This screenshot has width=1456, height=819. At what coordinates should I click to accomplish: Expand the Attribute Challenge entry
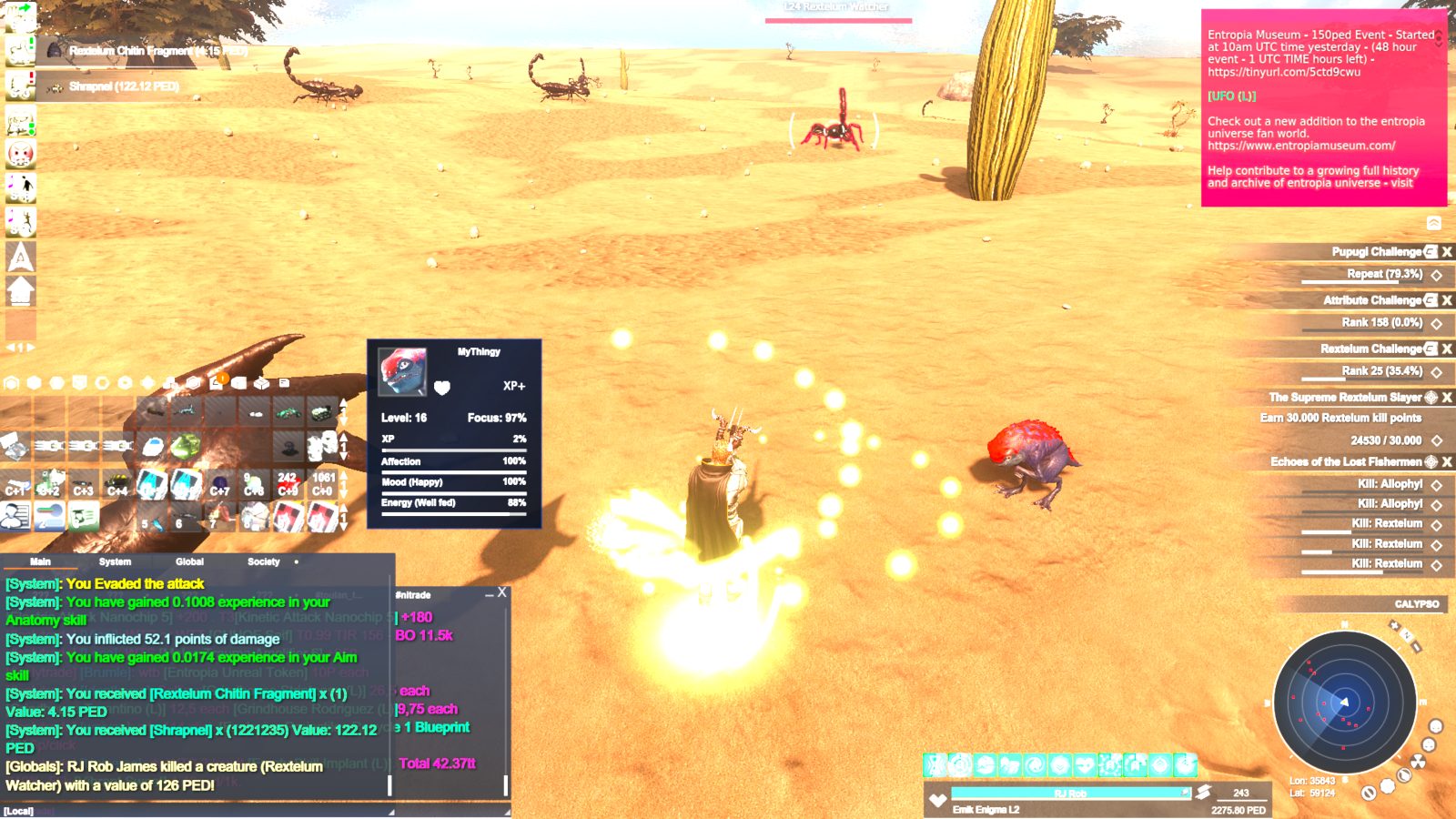pos(1374,299)
